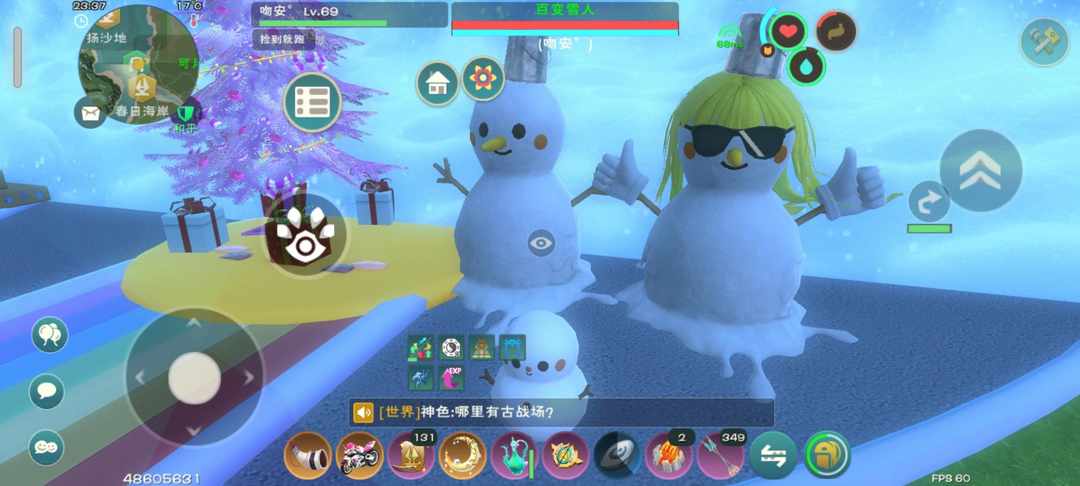Open the backpack button
This screenshot has width=1080, height=486.
(x=826, y=455)
